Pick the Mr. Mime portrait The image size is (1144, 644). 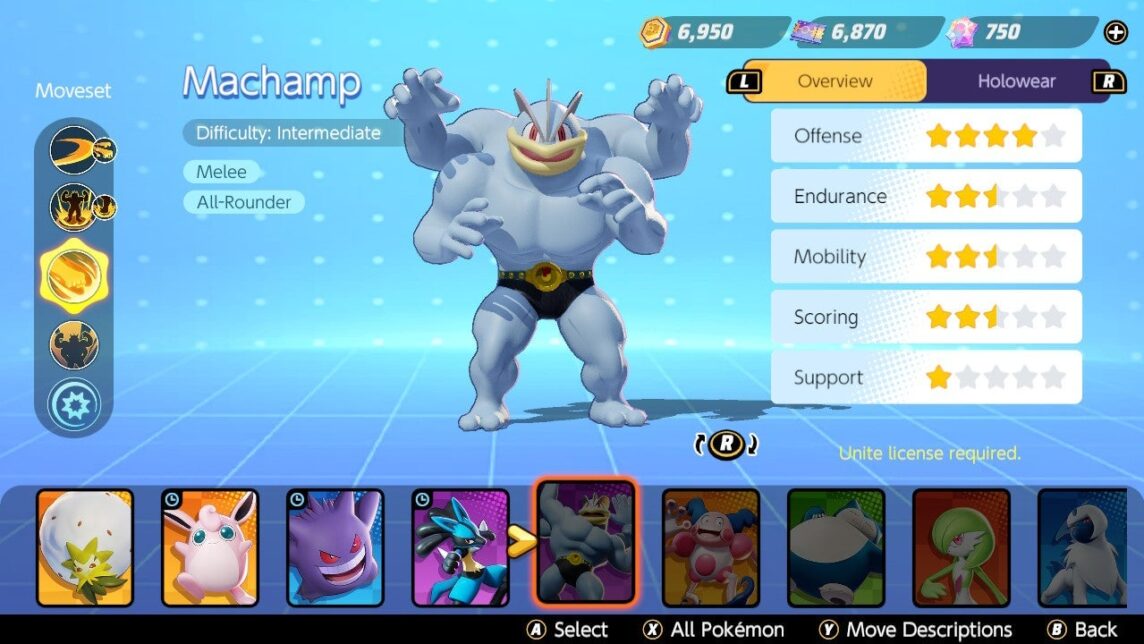tap(711, 547)
